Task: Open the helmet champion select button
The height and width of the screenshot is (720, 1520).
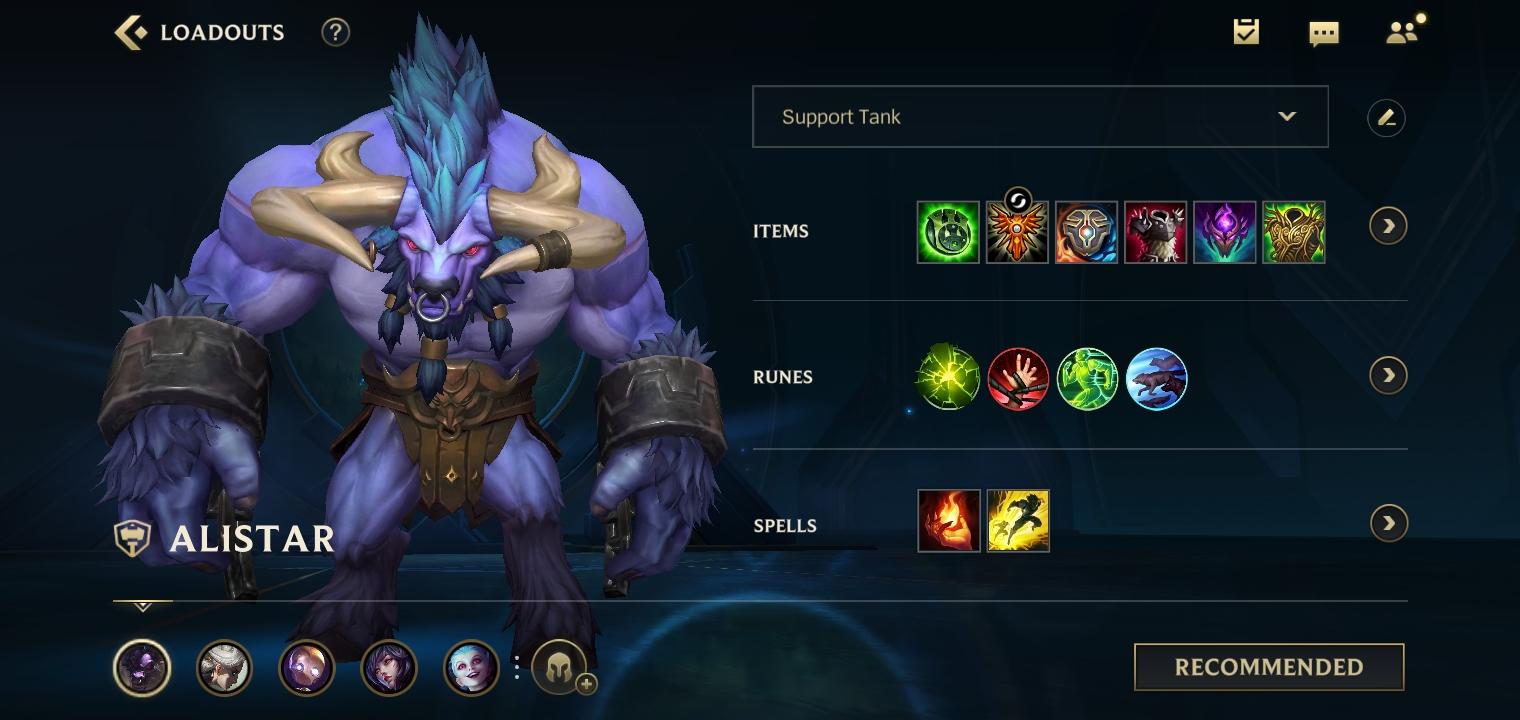Action: point(560,668)
